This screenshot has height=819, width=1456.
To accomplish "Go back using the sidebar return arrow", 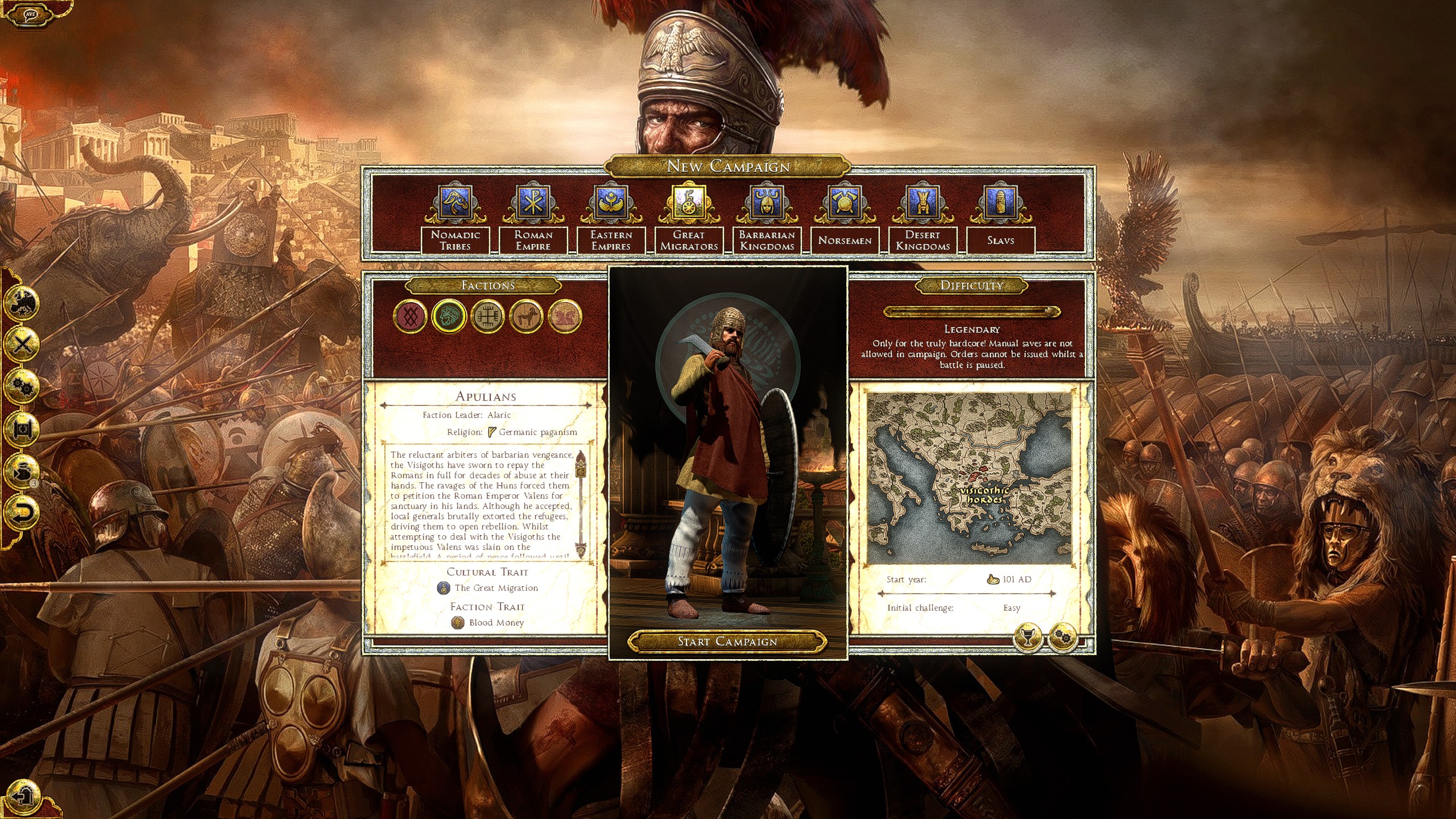I will tap(23, 512).
